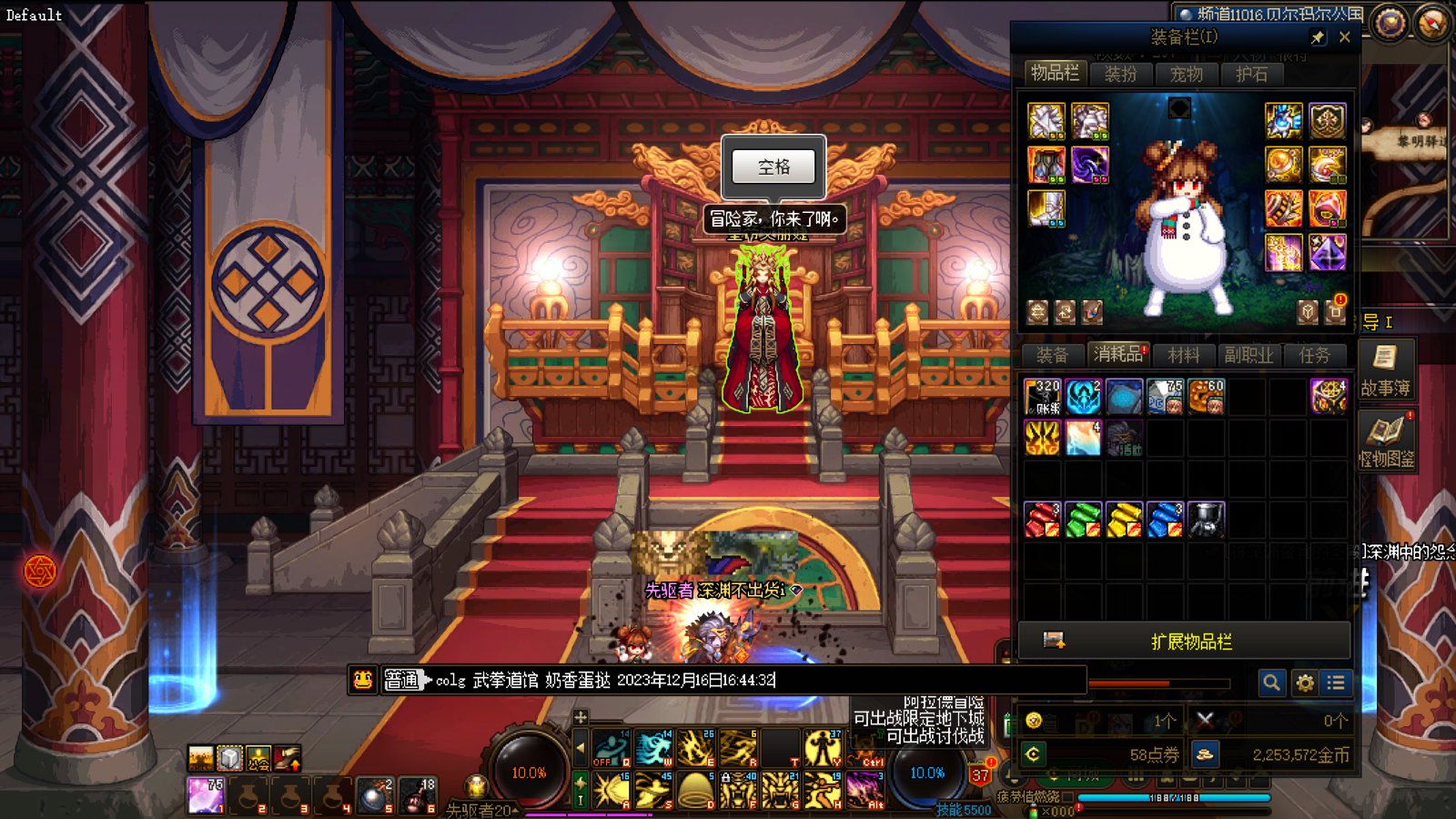Open the 宠物 tab
The width and height of the screenshot is (1456, 819).
point(1186,74)
